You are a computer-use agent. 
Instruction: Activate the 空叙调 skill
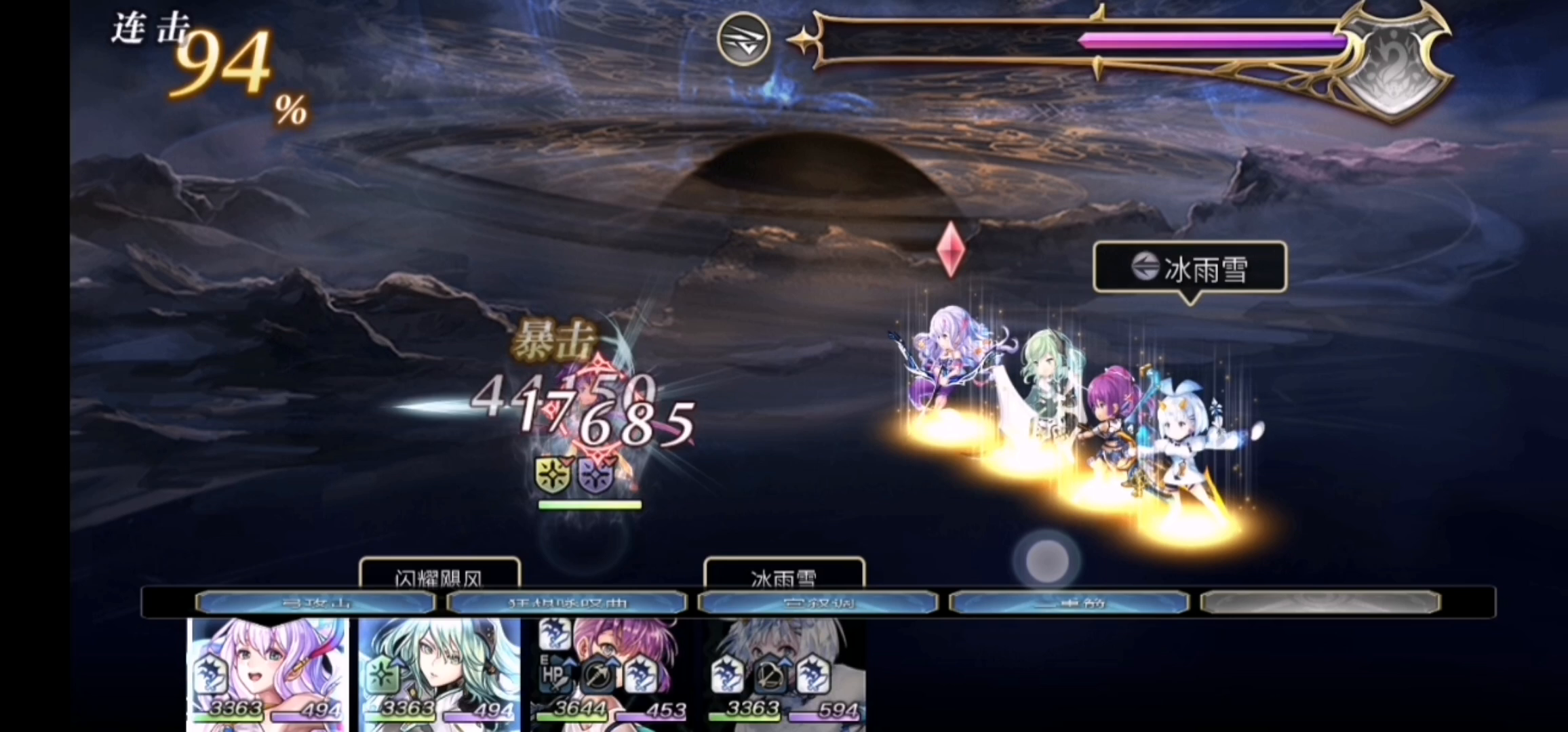[x=819, y=602]
